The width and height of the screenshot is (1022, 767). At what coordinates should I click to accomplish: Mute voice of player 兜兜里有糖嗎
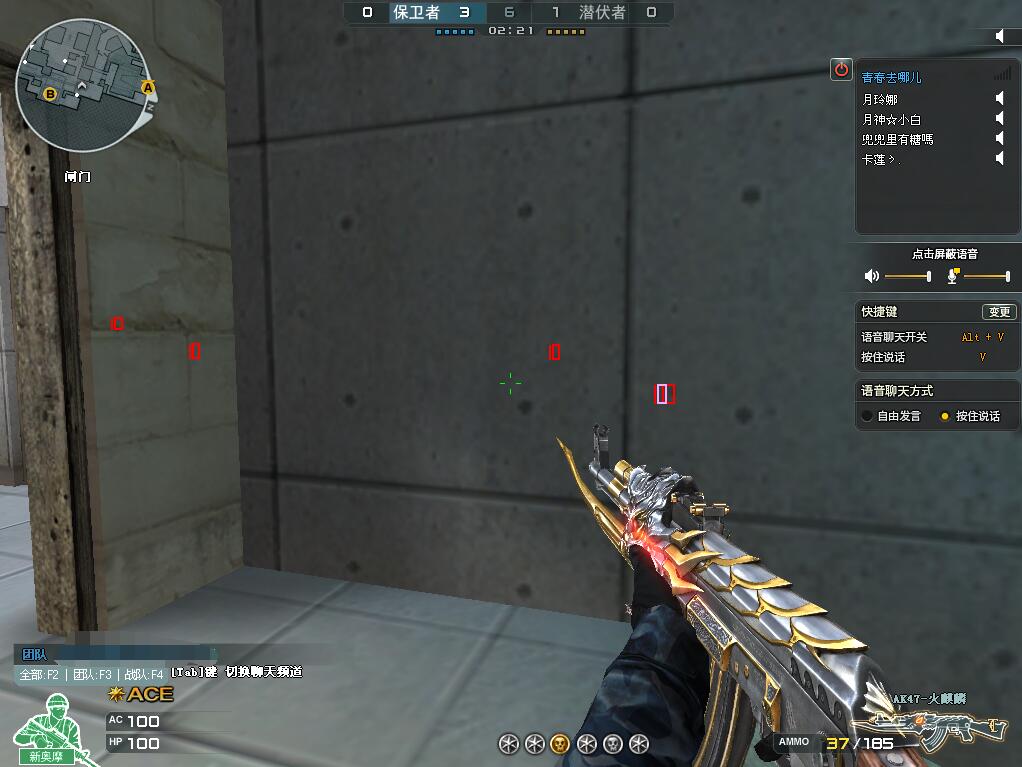(999, 139)
